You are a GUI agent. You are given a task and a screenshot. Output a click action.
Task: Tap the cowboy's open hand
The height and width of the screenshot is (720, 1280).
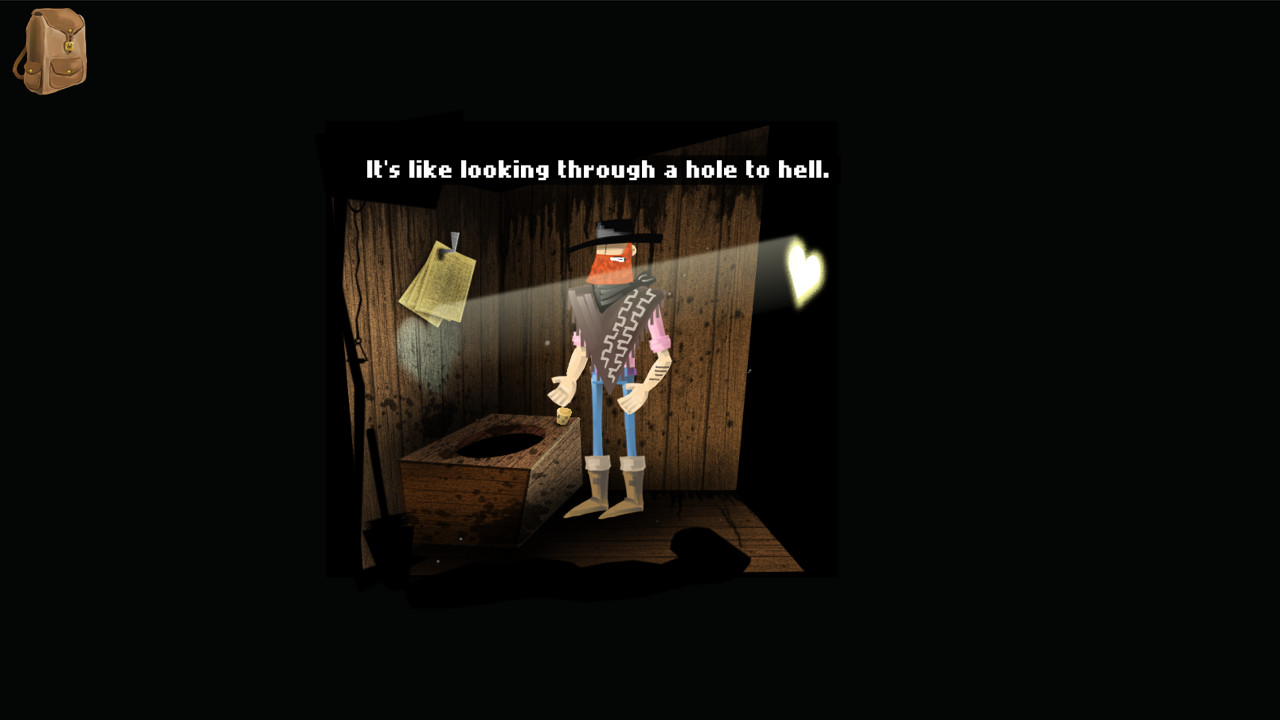tap(563, 392)
